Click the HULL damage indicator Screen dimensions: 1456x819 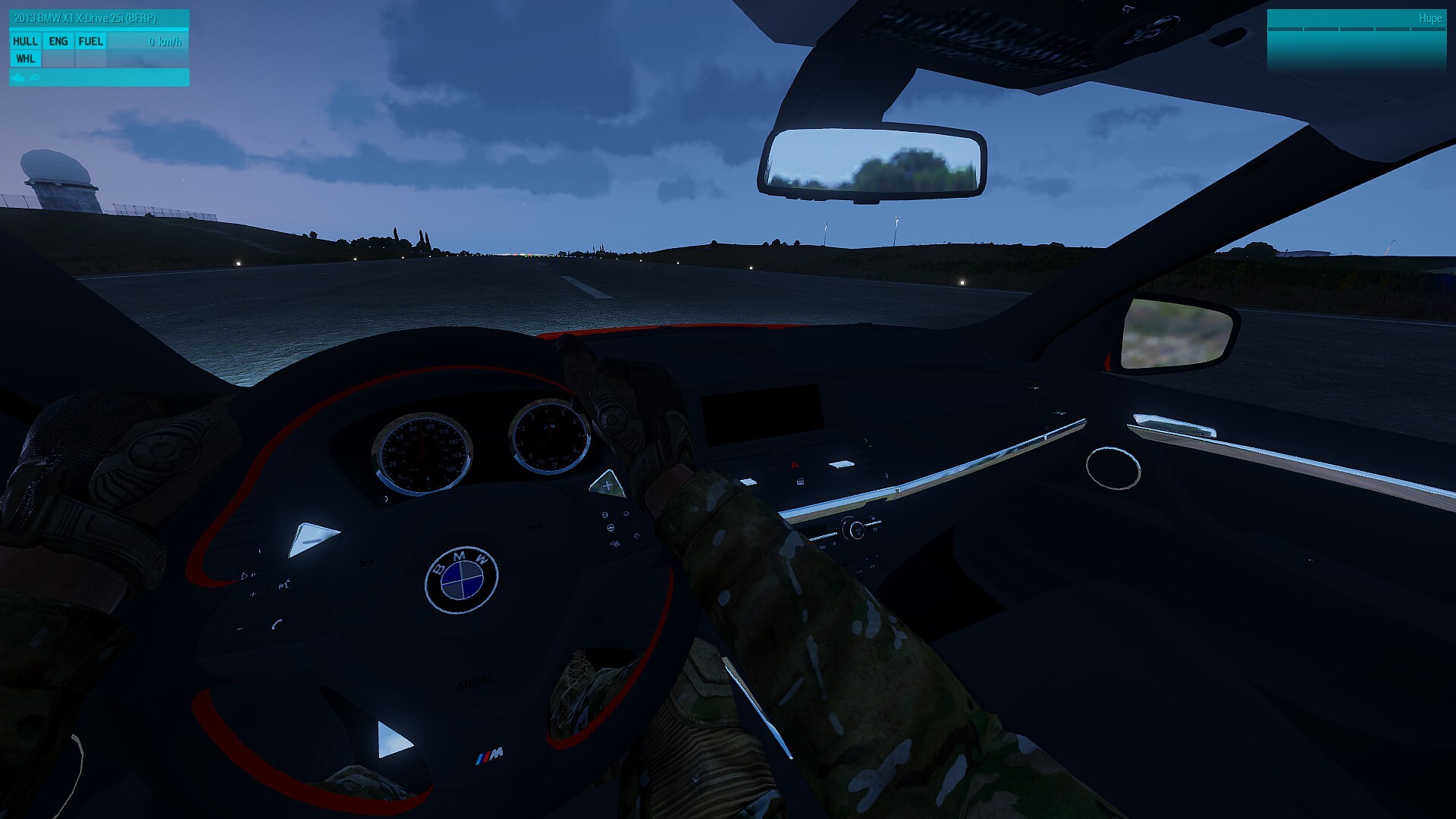click(25, 42)
